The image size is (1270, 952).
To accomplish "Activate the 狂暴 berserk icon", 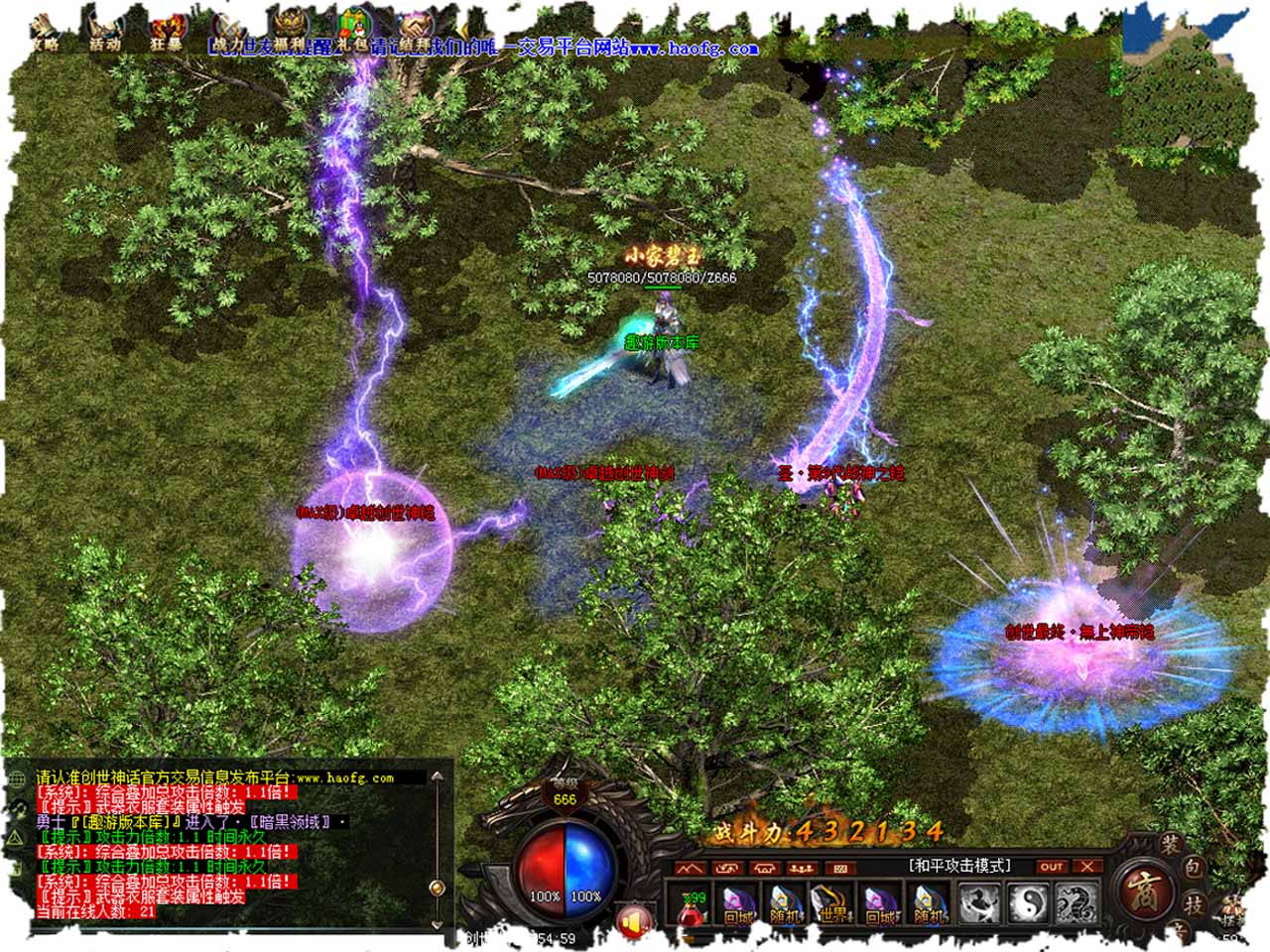I will 166,32.
